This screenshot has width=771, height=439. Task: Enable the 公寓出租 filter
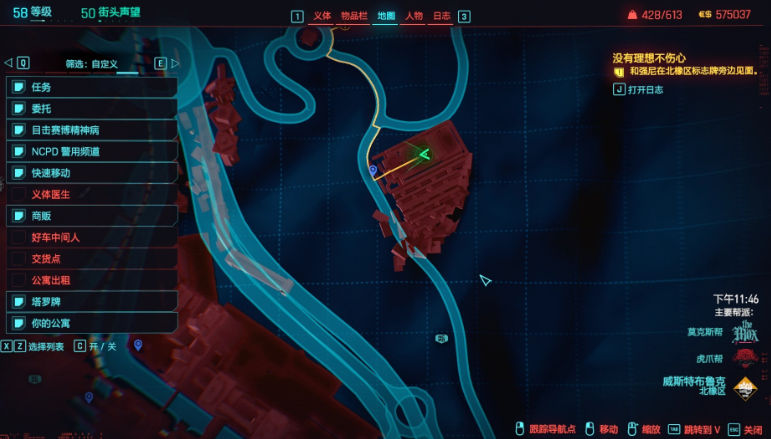(92, 280)
